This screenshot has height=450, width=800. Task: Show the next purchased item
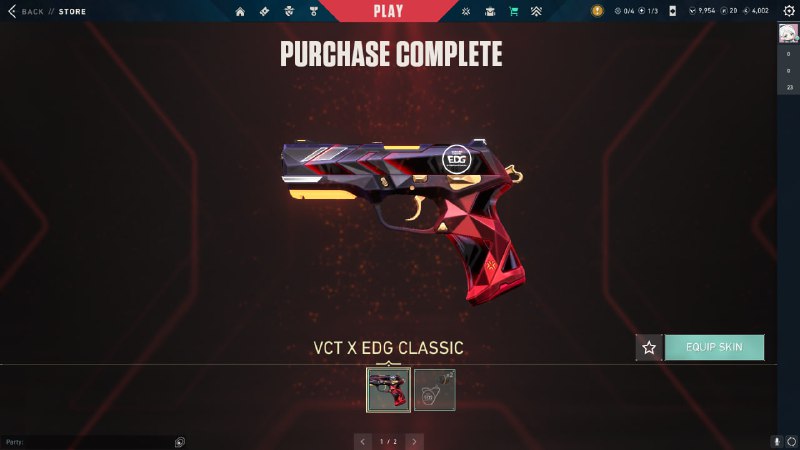point(414,440)
